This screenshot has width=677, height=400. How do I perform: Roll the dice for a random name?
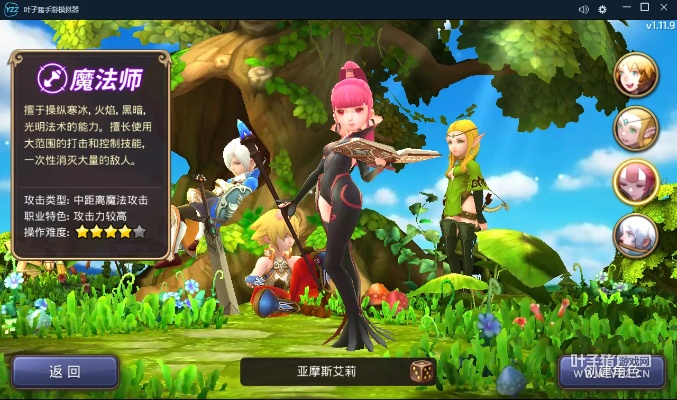422,372
